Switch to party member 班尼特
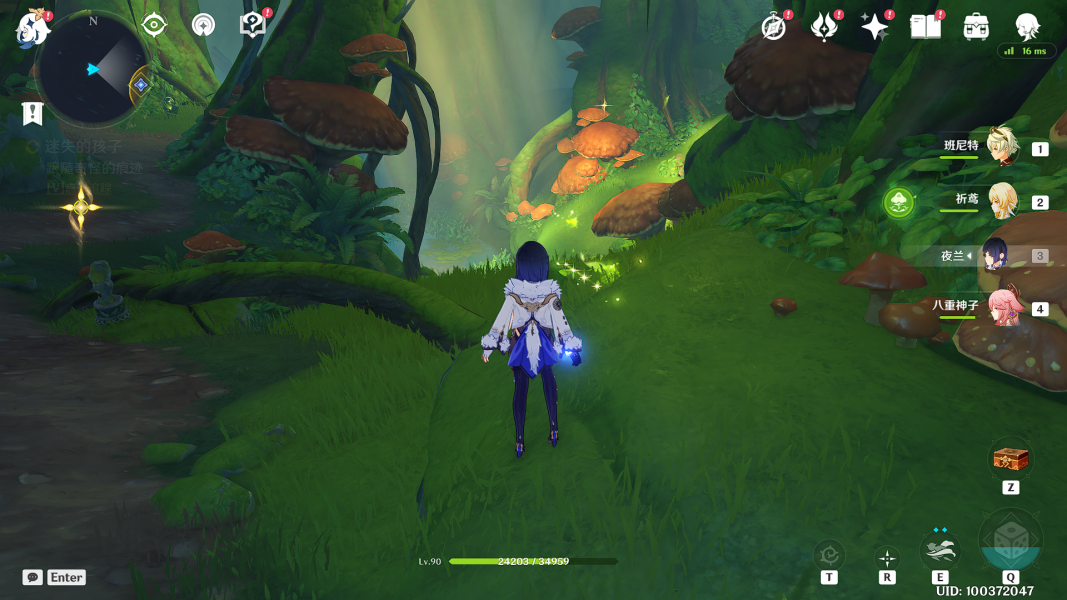 (1001, 147)
